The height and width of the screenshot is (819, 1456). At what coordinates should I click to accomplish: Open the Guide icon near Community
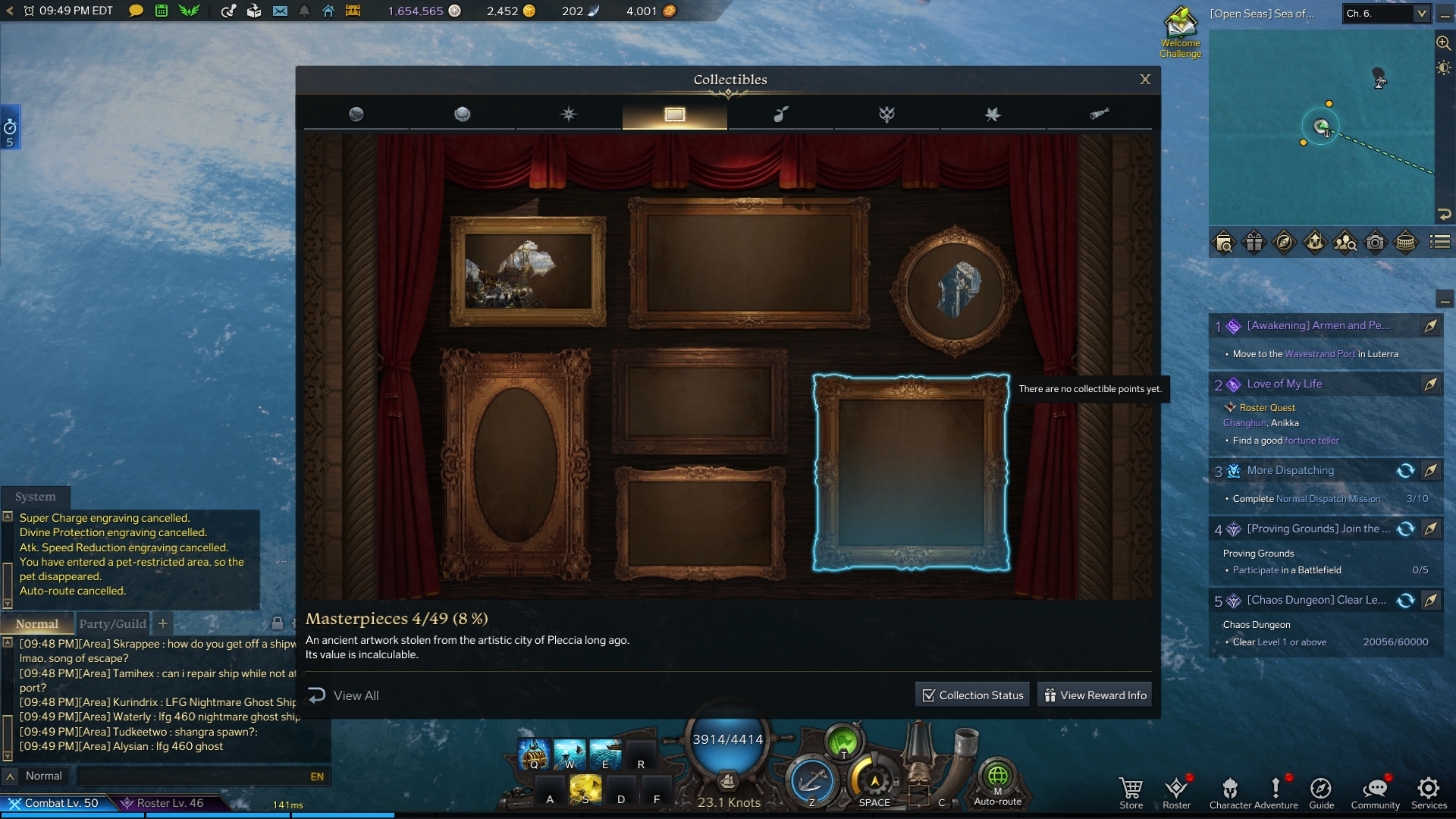1322,789
